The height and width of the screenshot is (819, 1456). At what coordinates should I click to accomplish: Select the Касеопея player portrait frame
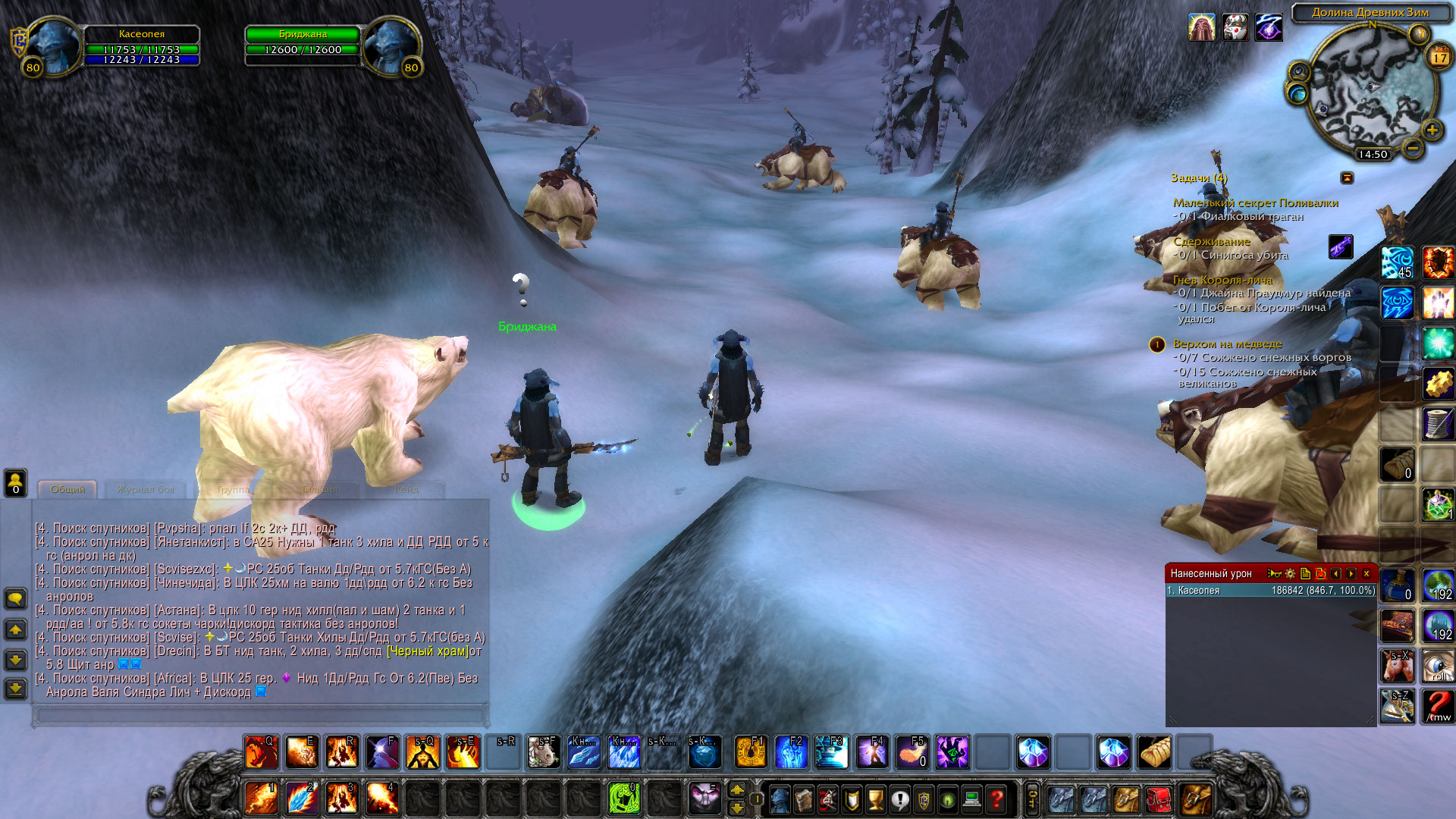click(x=55, y=45)
